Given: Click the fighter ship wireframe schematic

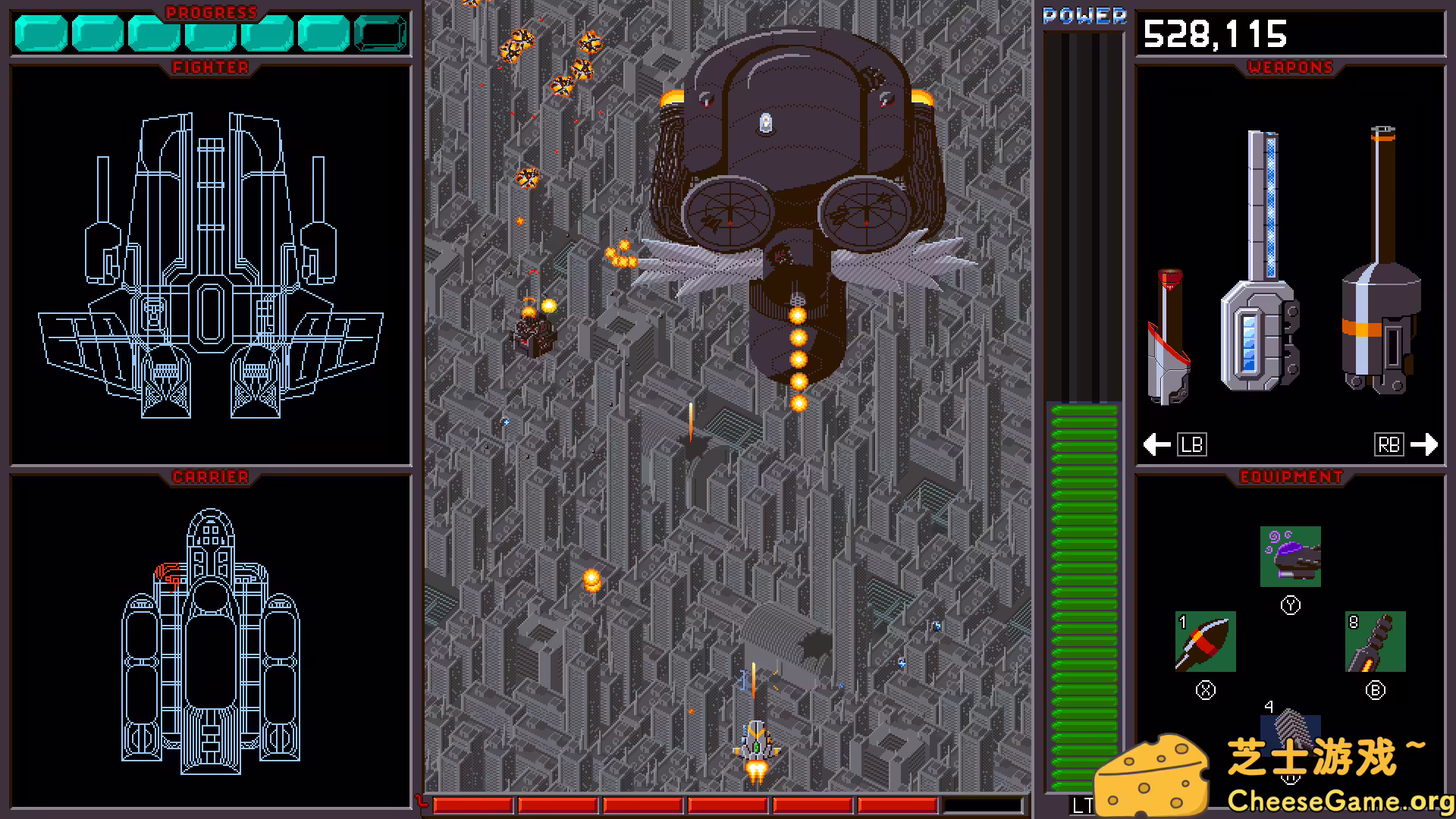Looking at the screenshot, I should pos(211,265).
